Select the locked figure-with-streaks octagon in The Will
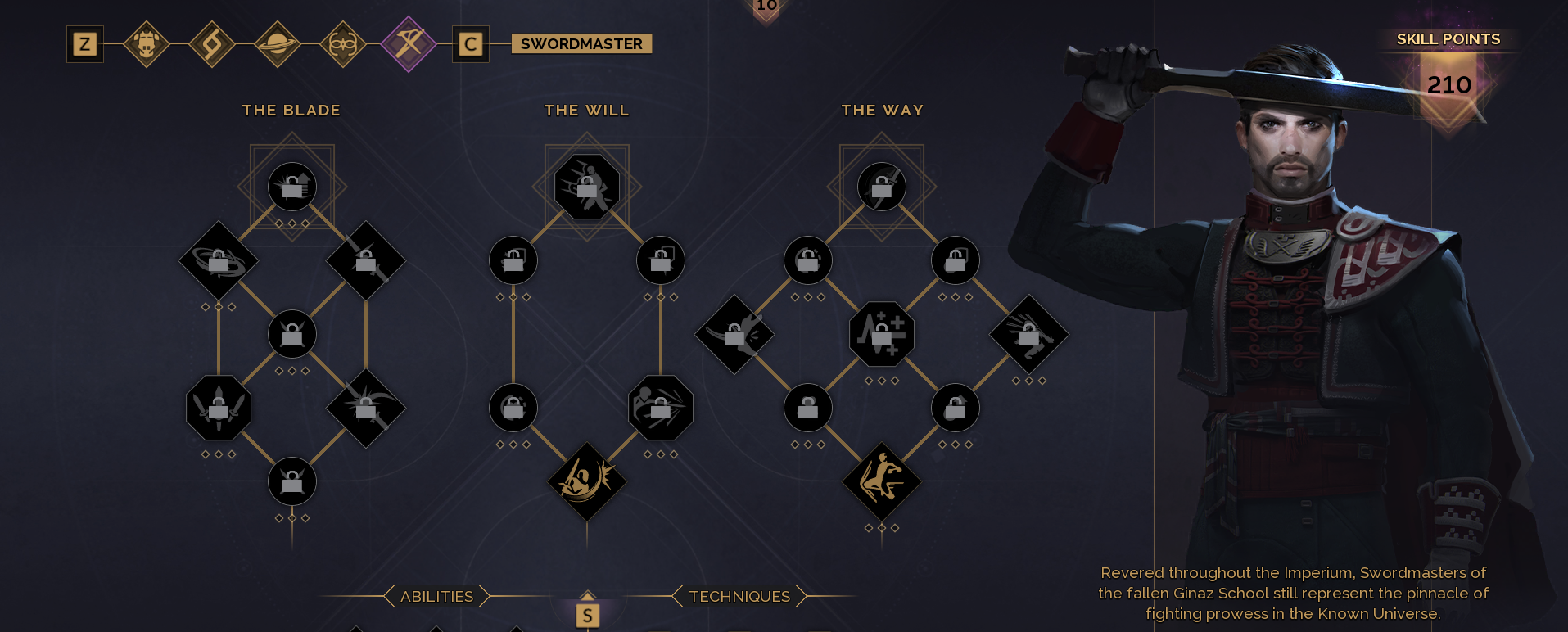 tap(661, 408)
